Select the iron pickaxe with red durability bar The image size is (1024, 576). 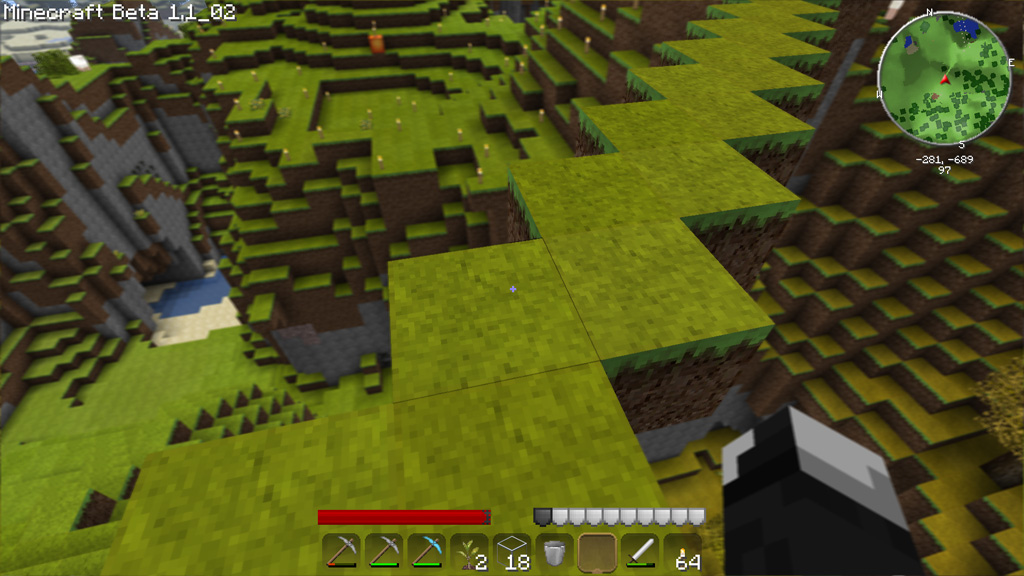click(x=341, y=552)
